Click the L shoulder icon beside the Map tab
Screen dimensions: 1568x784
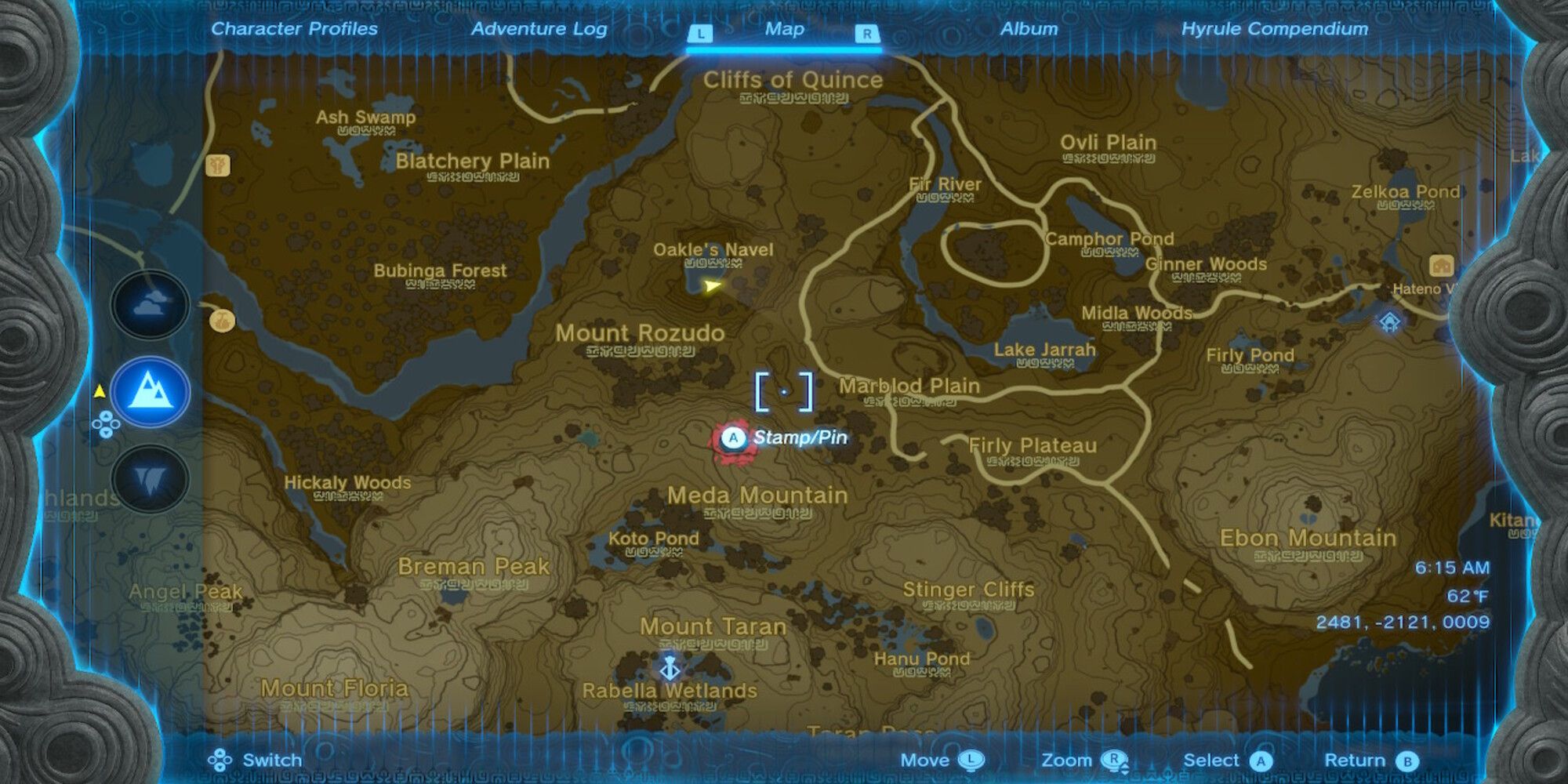click(700, 31)
